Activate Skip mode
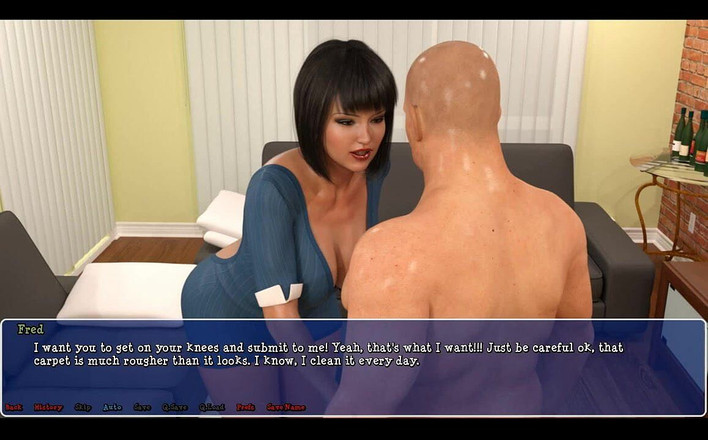Image resolution: width=708 pixels, height=440 pixels. (x=82, y=407)
